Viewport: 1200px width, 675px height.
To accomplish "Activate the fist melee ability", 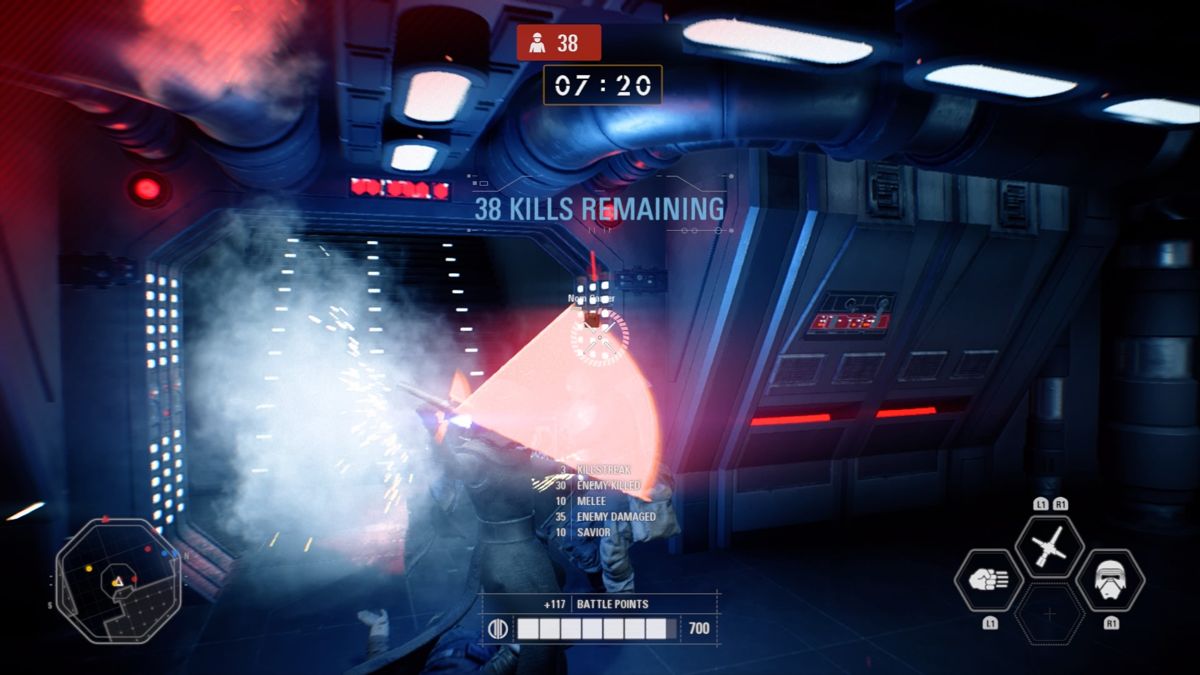I will pos(990,581).
